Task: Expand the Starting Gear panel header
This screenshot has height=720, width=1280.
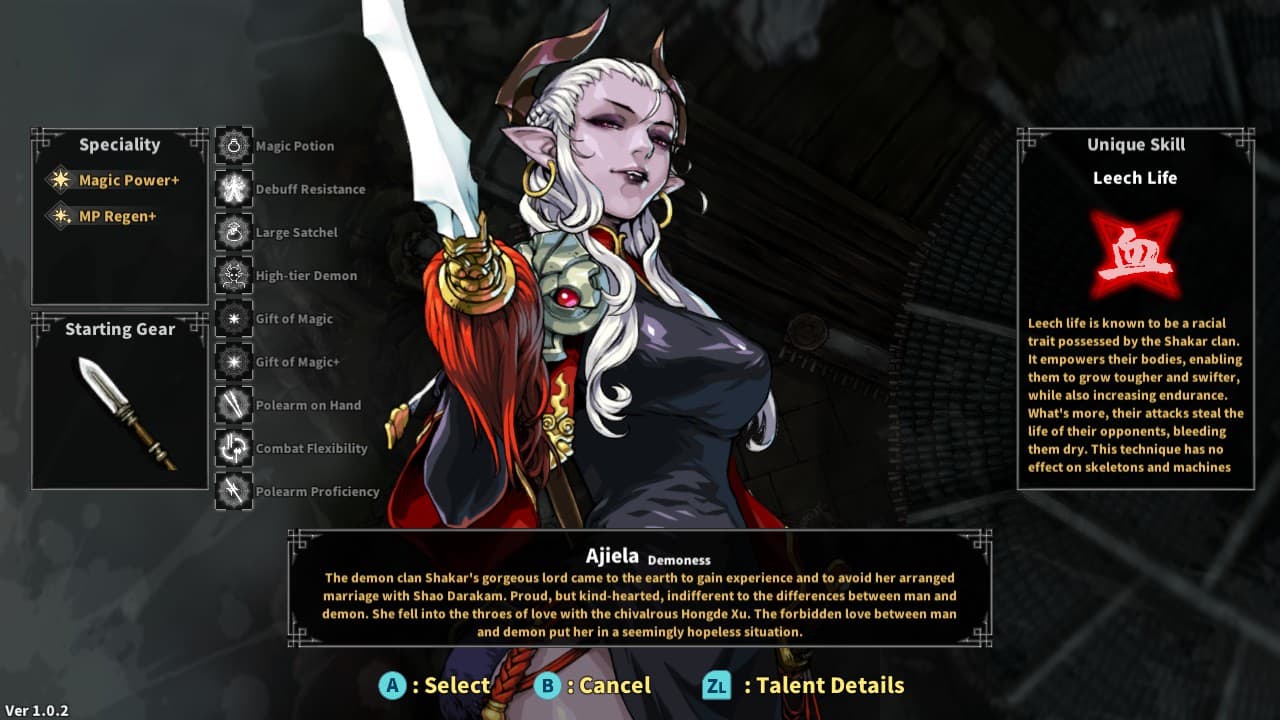Action: [119, 329]
